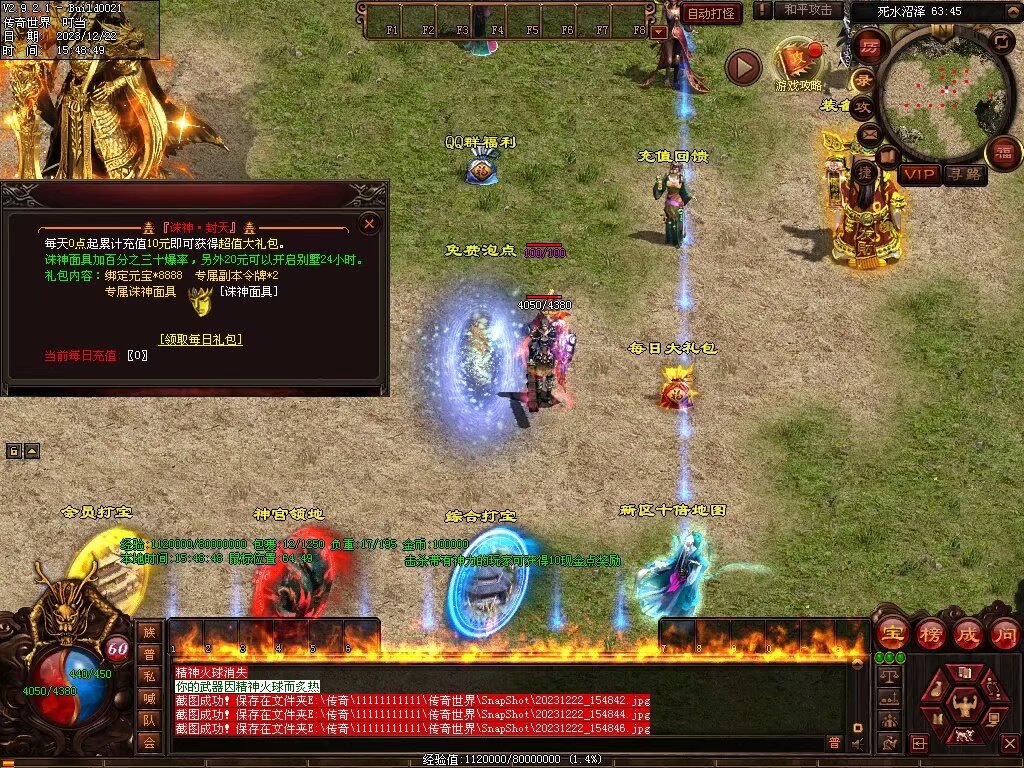
Task: Select the 队 team chat channel
Action: pos(148,719)
